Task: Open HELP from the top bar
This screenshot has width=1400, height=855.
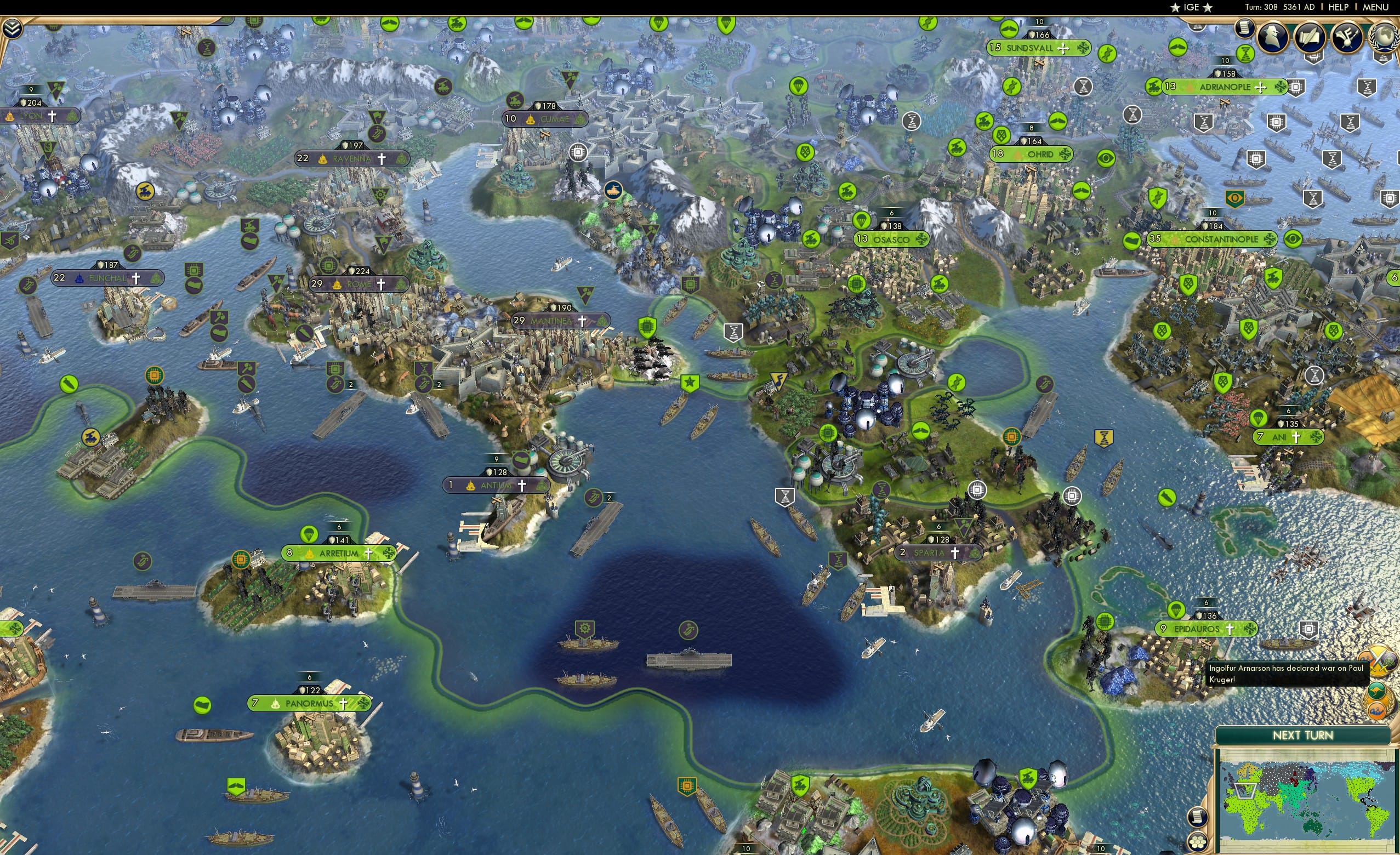Action: 1340,7
